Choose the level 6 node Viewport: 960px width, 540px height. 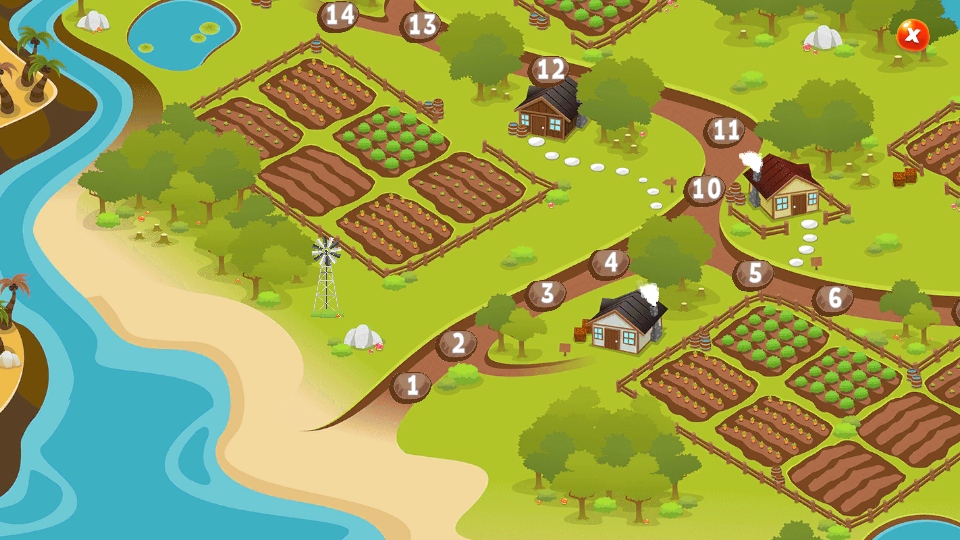point(833,298)
